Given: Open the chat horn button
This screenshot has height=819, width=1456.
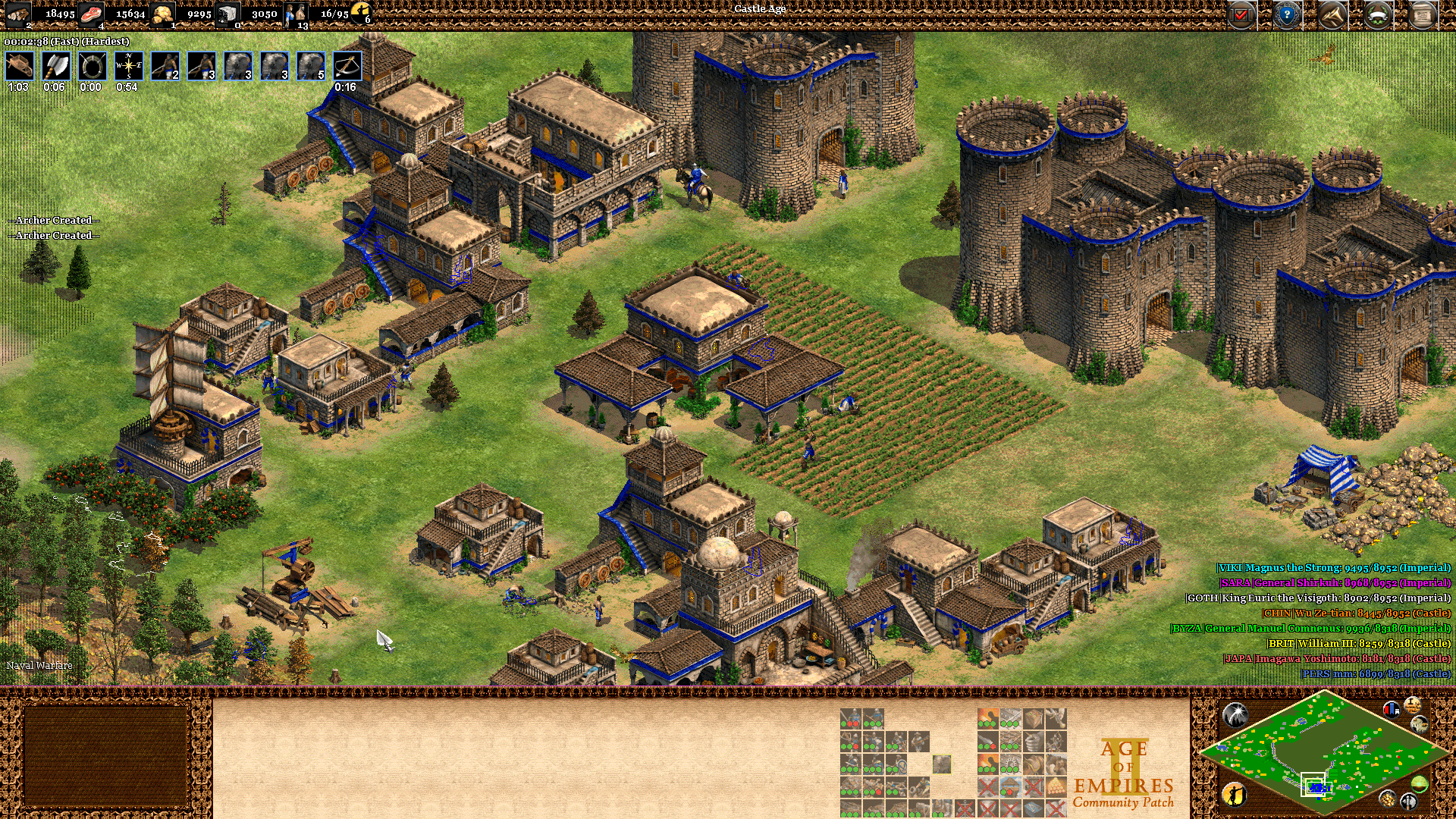Looking at the screenshot, I should pos(1332,14).
